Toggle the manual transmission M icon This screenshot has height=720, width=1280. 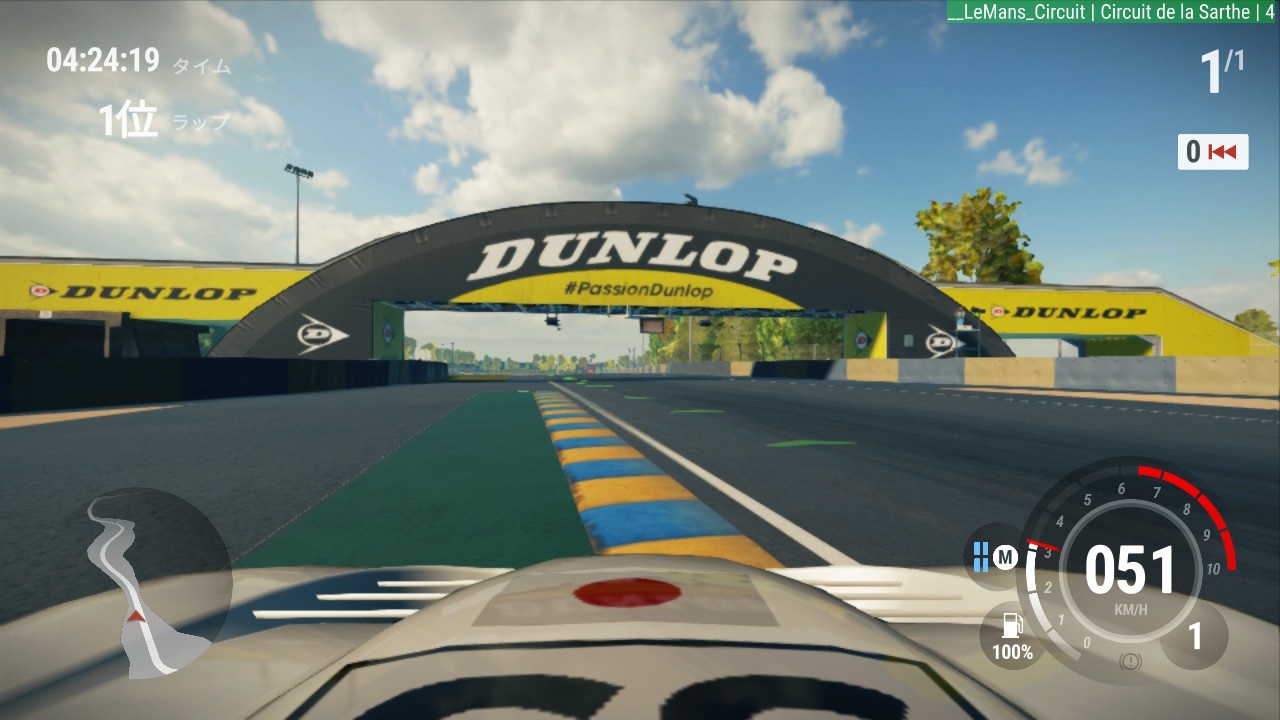1004,558
